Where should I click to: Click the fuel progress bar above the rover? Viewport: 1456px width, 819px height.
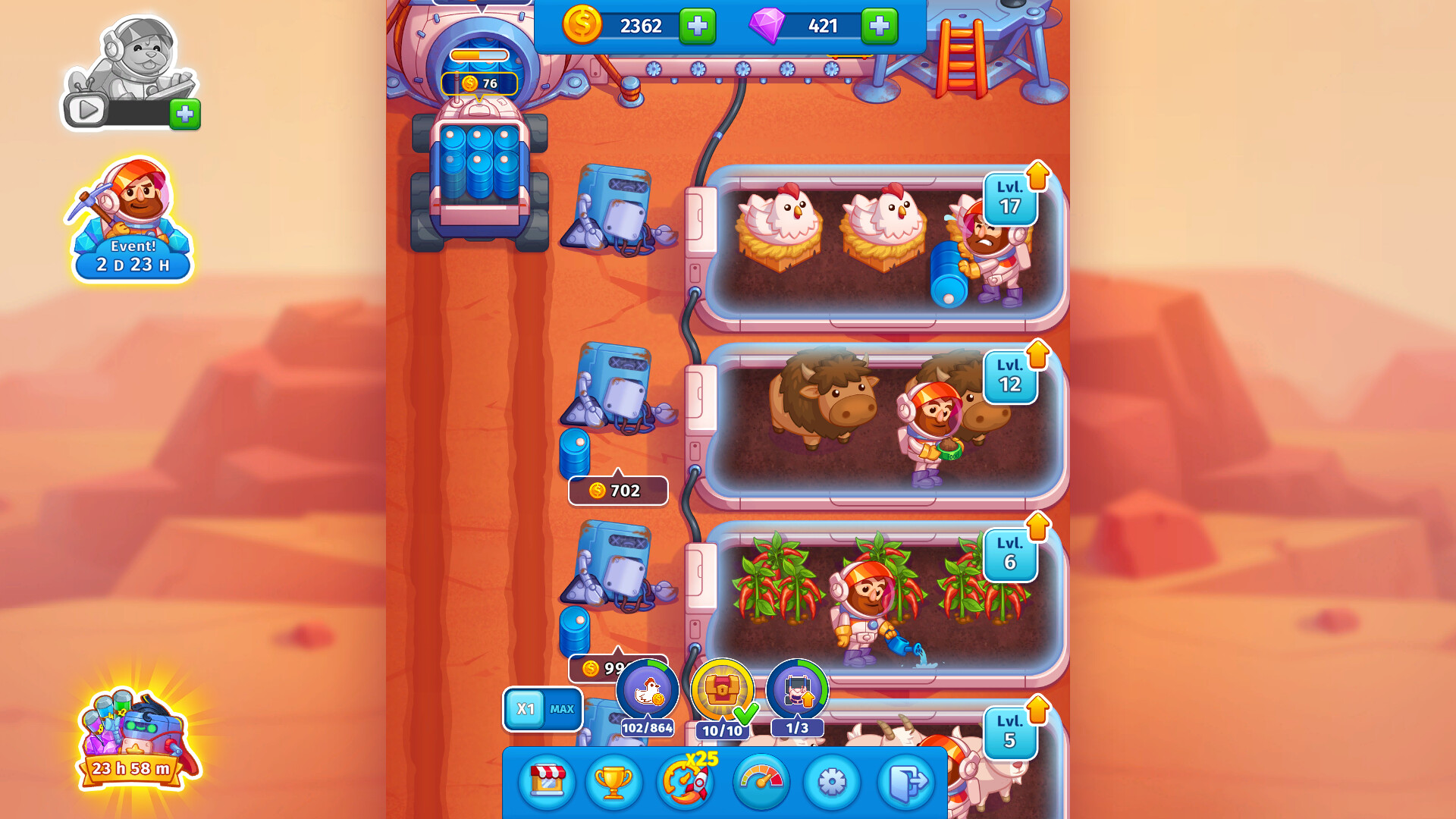(x=480, y=54)
